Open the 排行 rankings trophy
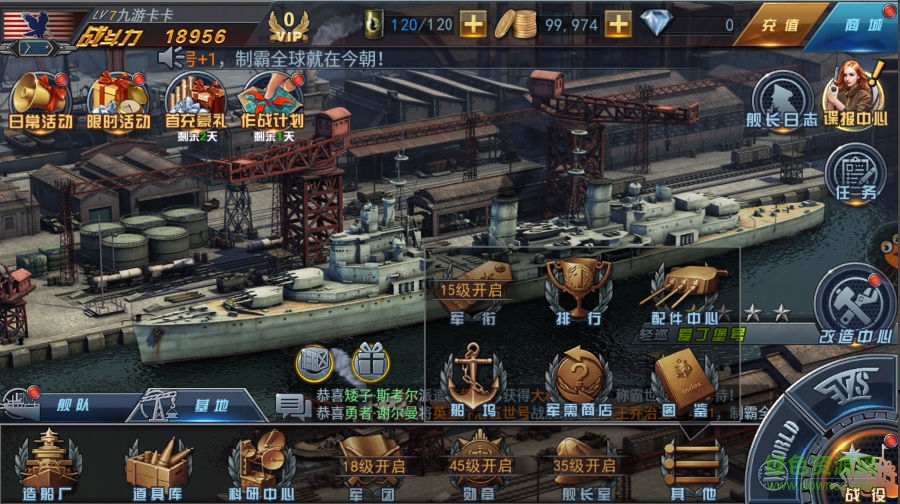 point(578,290)
